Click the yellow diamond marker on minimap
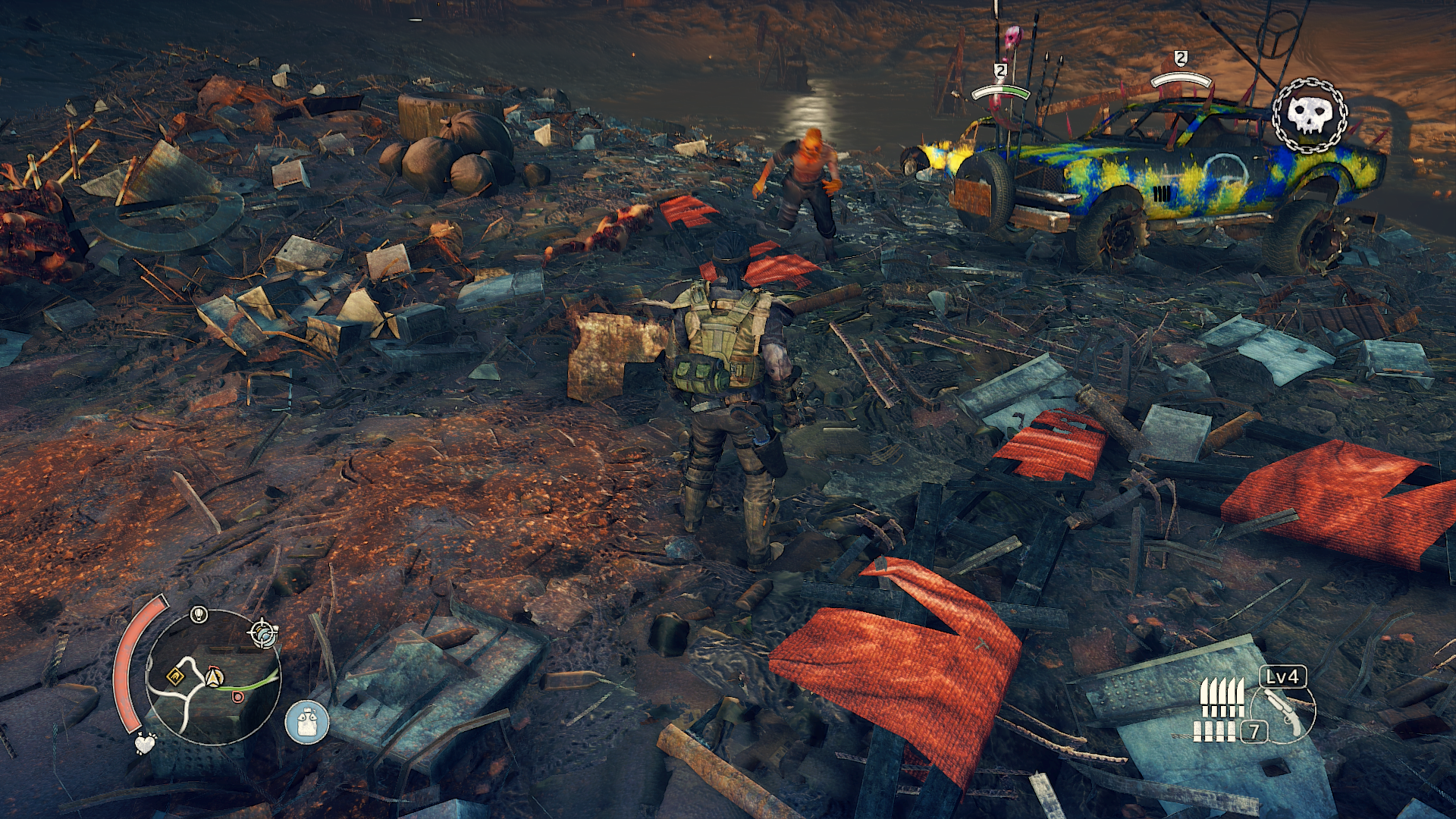 (x=176, y=675)
